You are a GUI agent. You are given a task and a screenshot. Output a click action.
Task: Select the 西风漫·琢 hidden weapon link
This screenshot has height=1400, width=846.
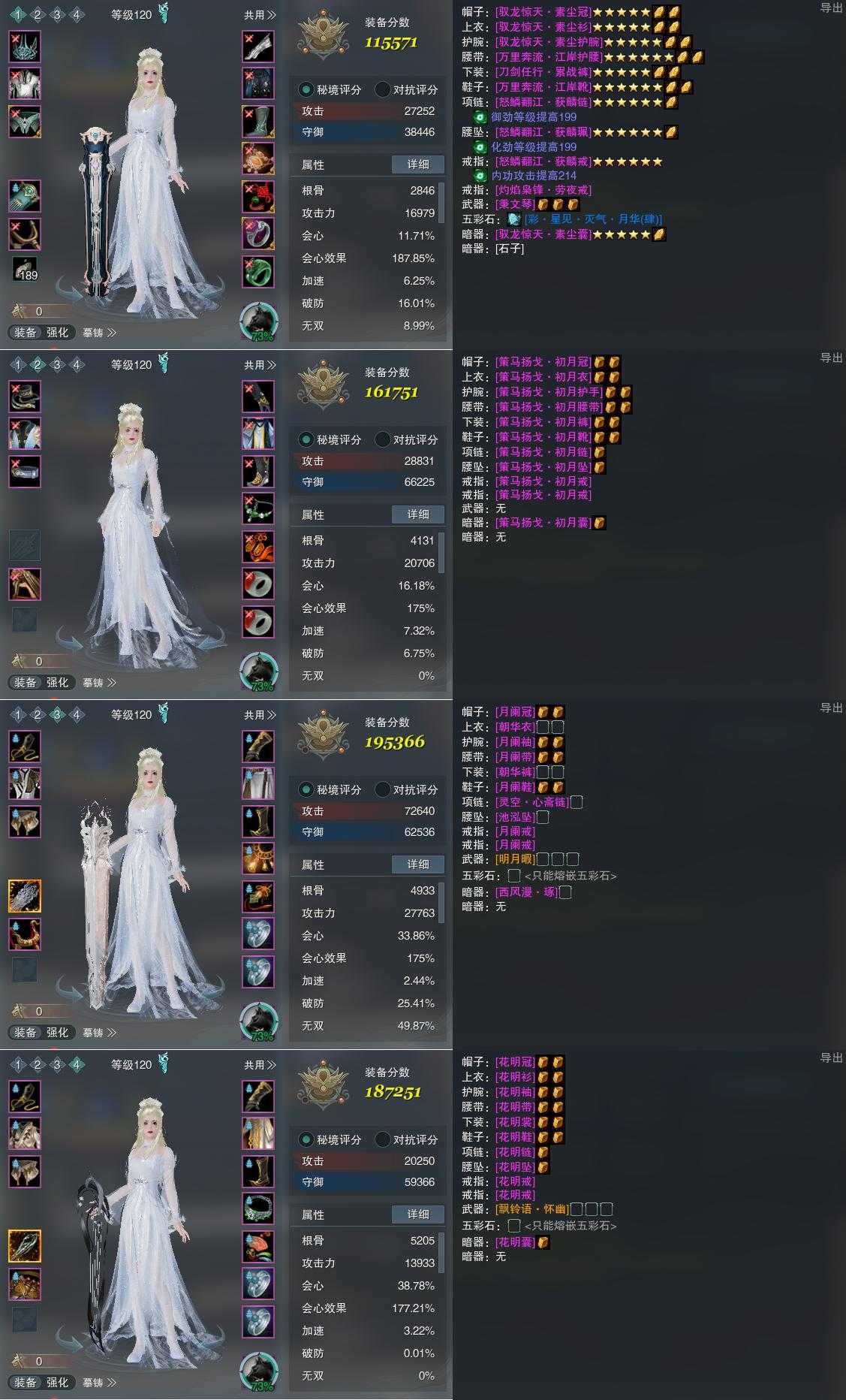click(526, 892)
